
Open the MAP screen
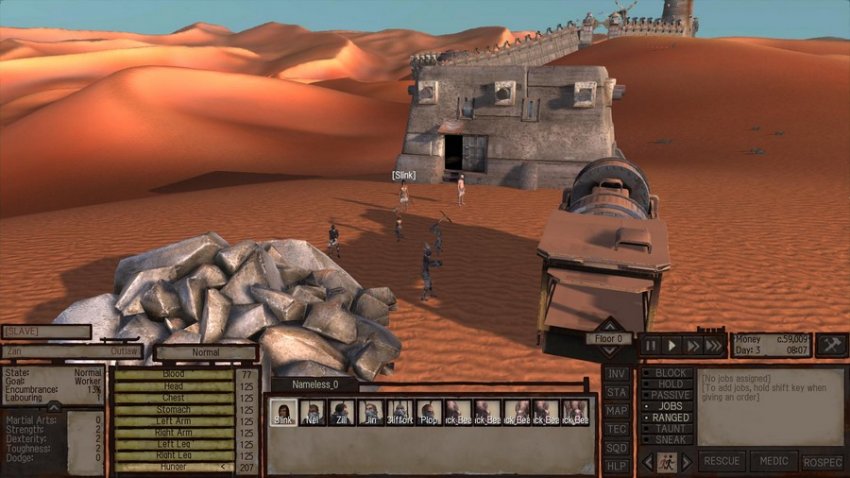click(x=617, y=411)
